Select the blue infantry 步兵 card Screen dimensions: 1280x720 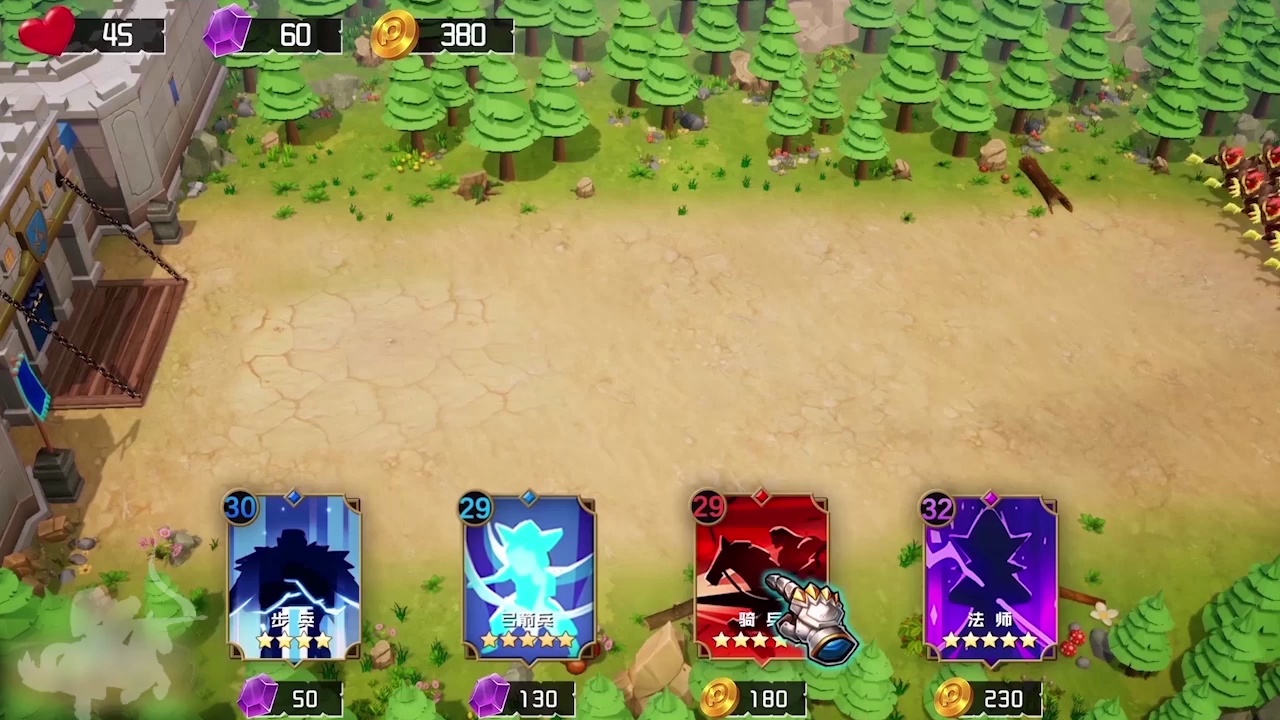click(x=295, y=577)
